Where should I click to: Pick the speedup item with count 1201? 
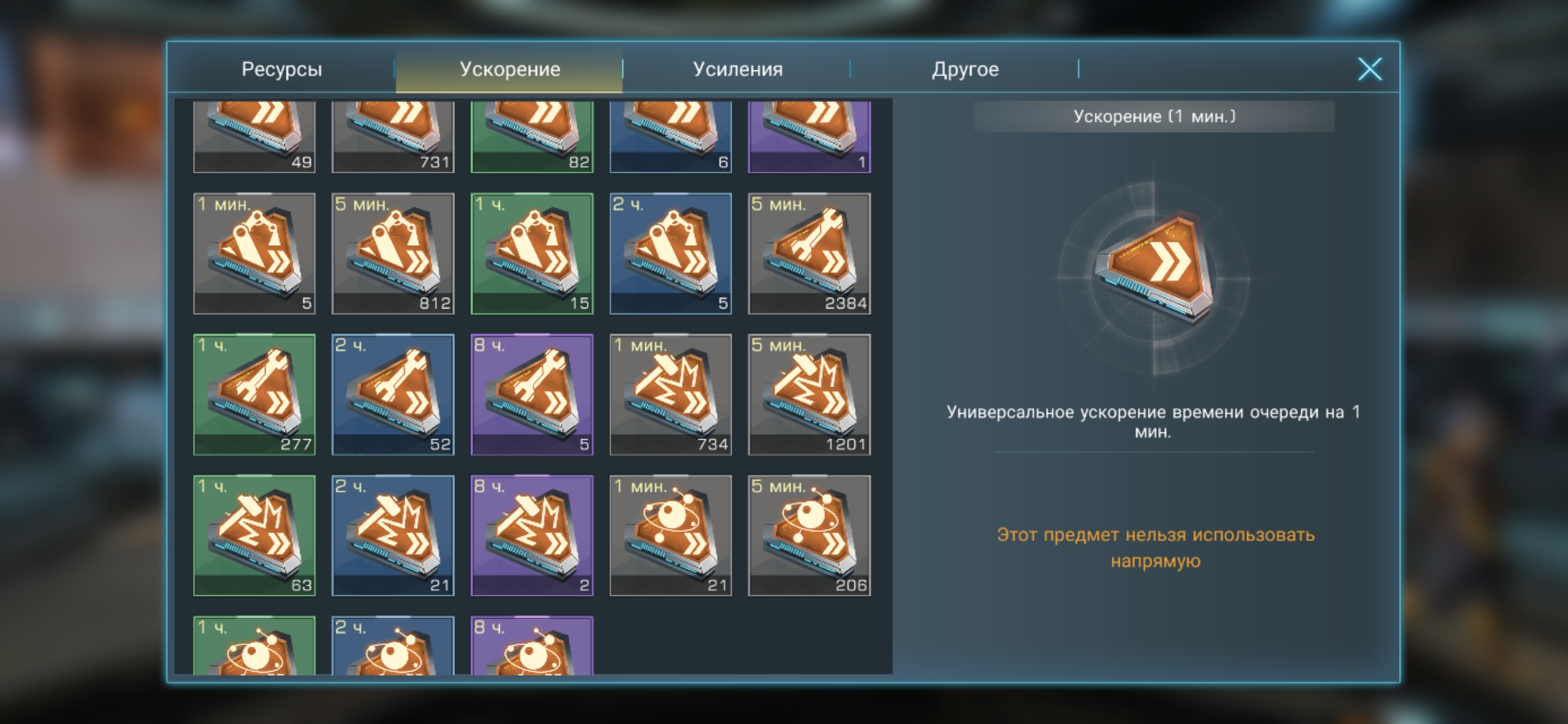pyautogui.click(x=809, y=394)
